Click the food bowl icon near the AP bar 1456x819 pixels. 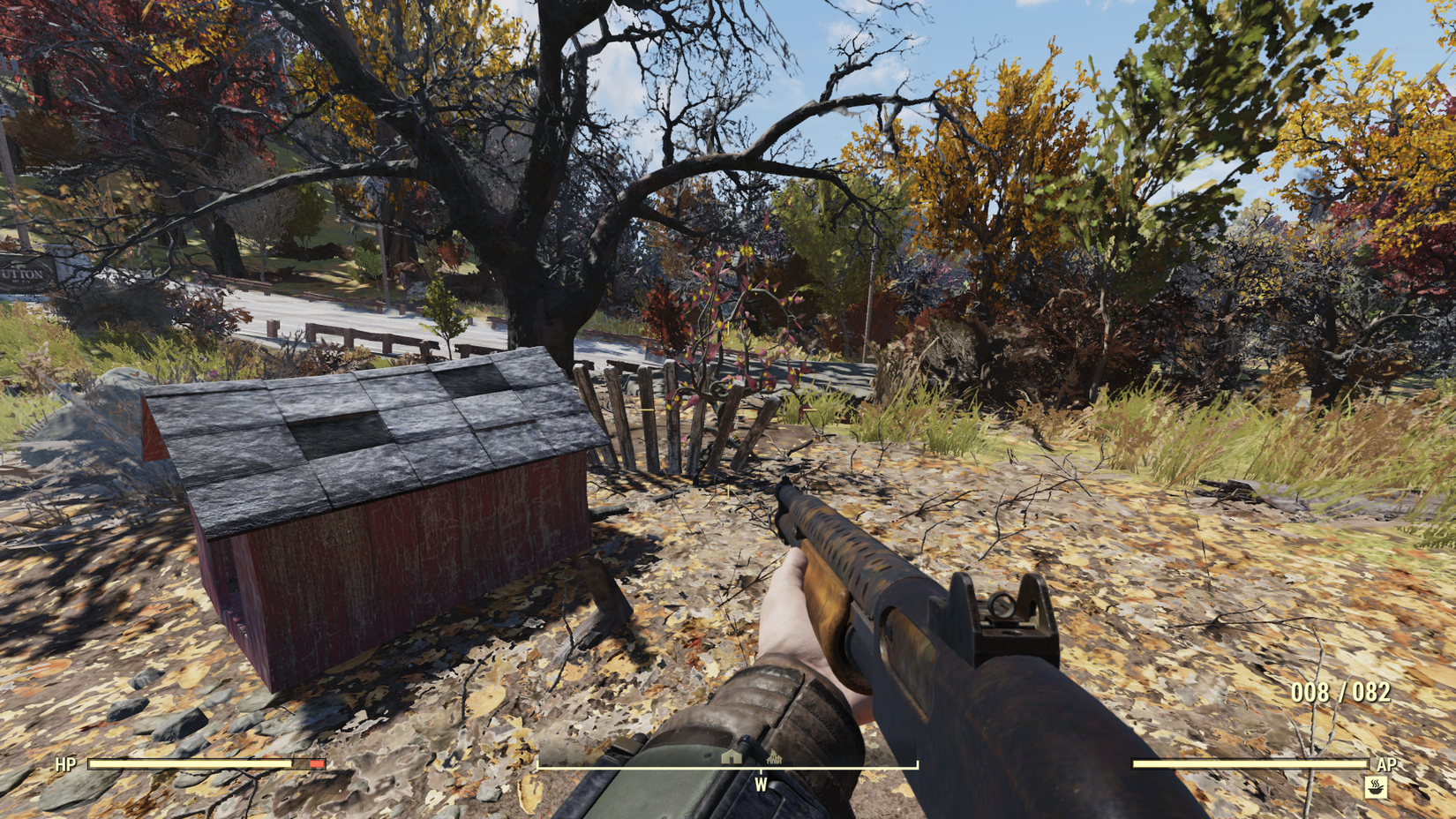(x=1376, y=788)
